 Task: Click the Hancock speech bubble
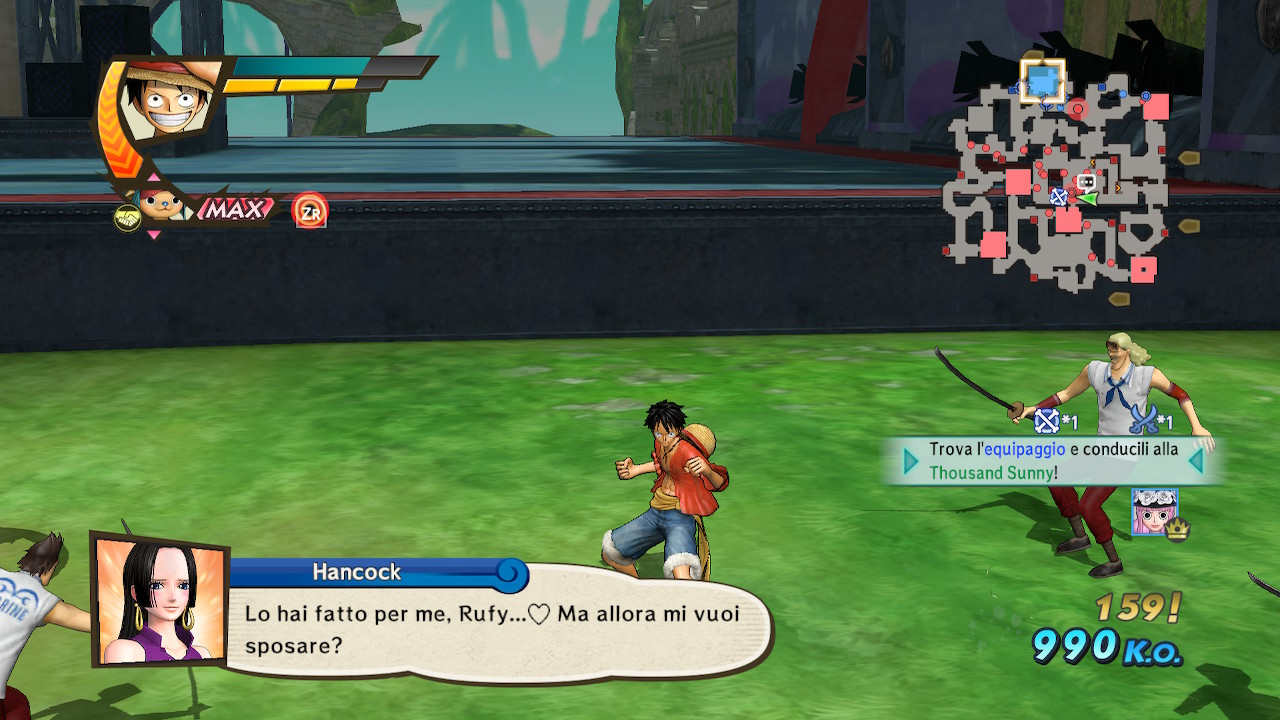point(495,628)
